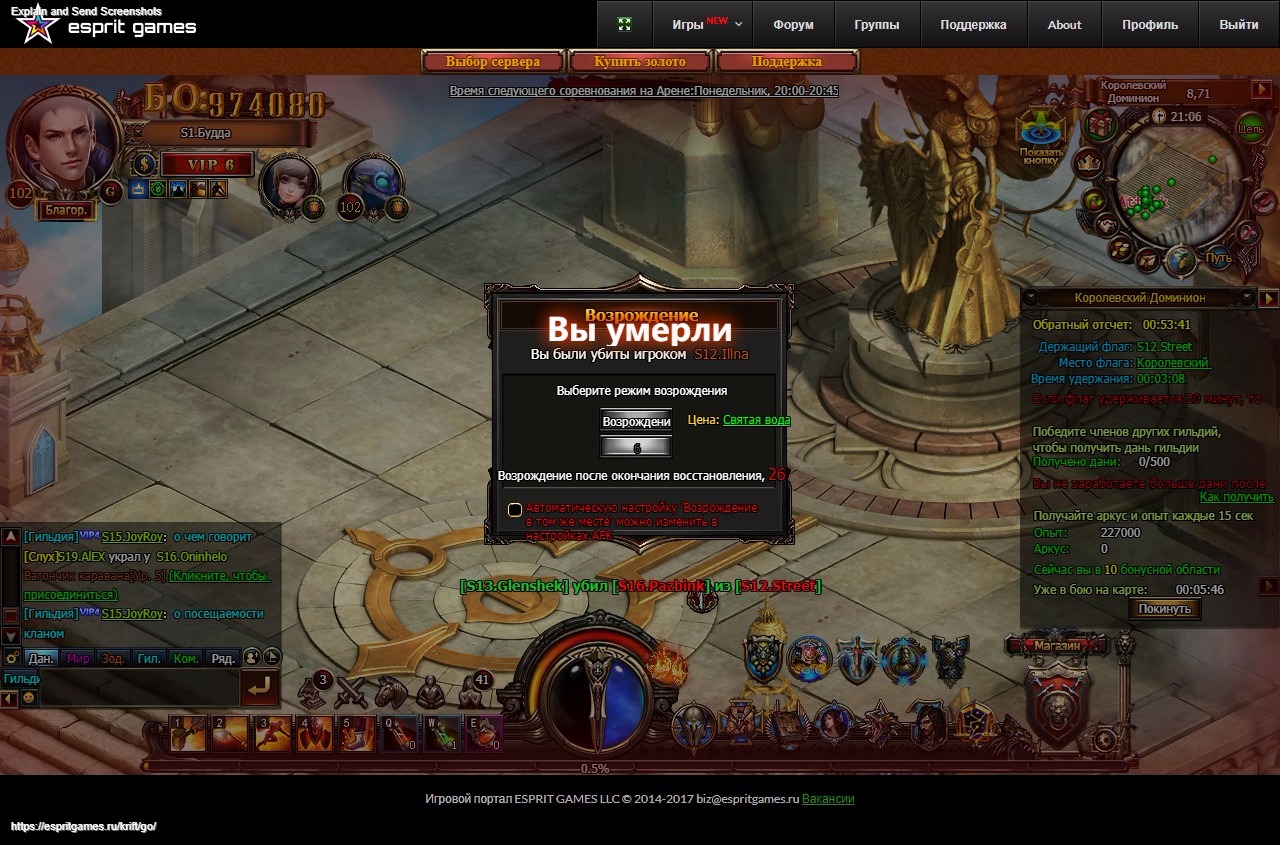Activate the hammer skill in slot 1

coord(188,733)
